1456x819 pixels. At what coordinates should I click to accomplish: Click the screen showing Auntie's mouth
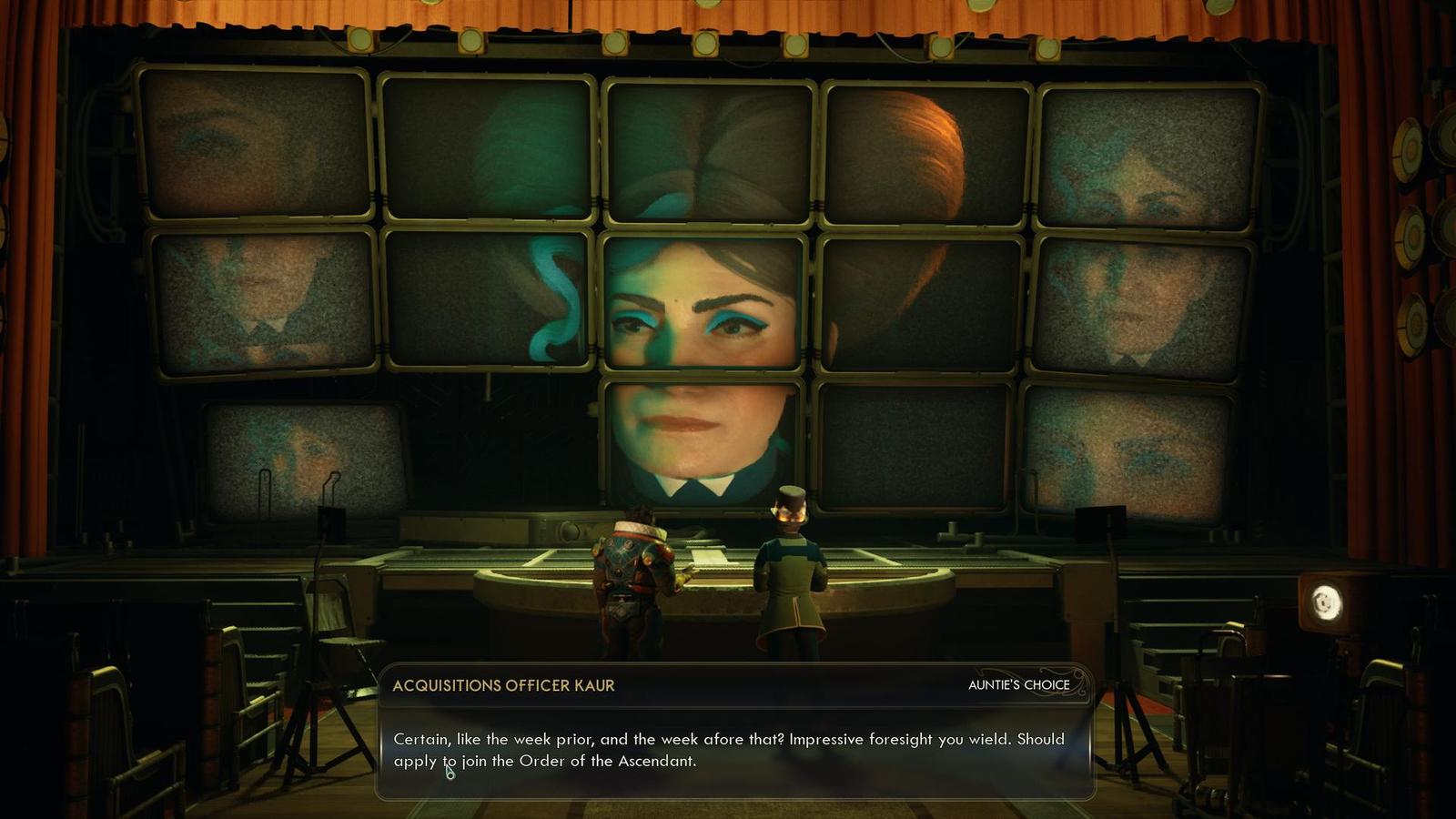[701, 437]
